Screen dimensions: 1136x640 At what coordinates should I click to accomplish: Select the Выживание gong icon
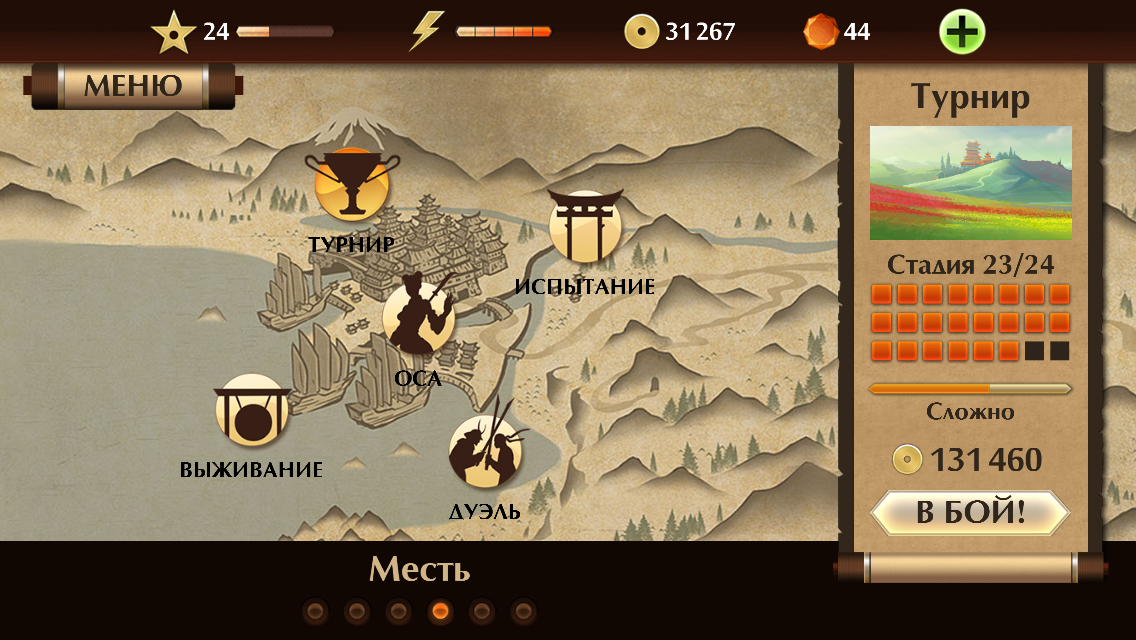tap(251, 411)
